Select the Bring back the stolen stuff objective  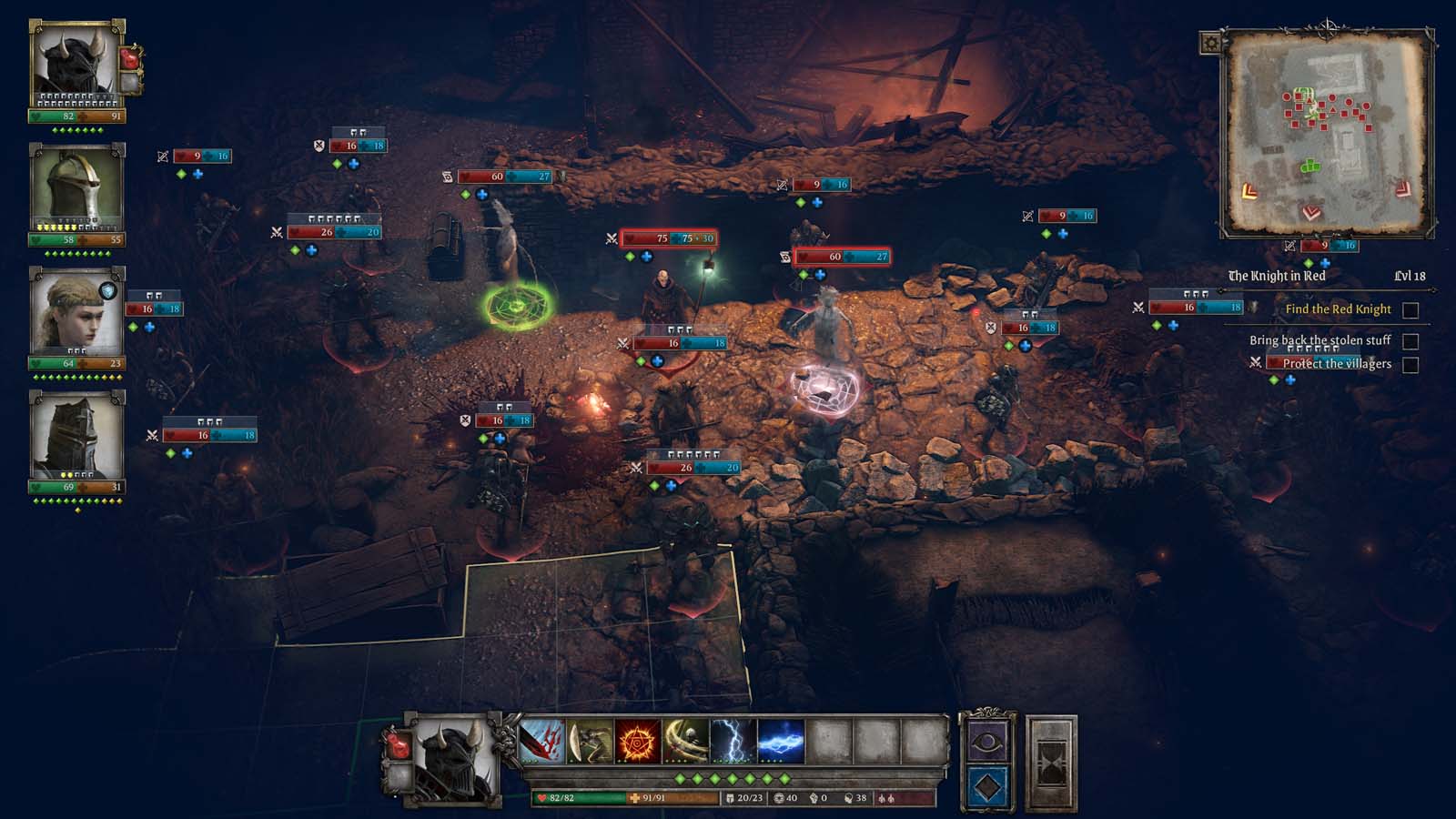coord(1319,340)
